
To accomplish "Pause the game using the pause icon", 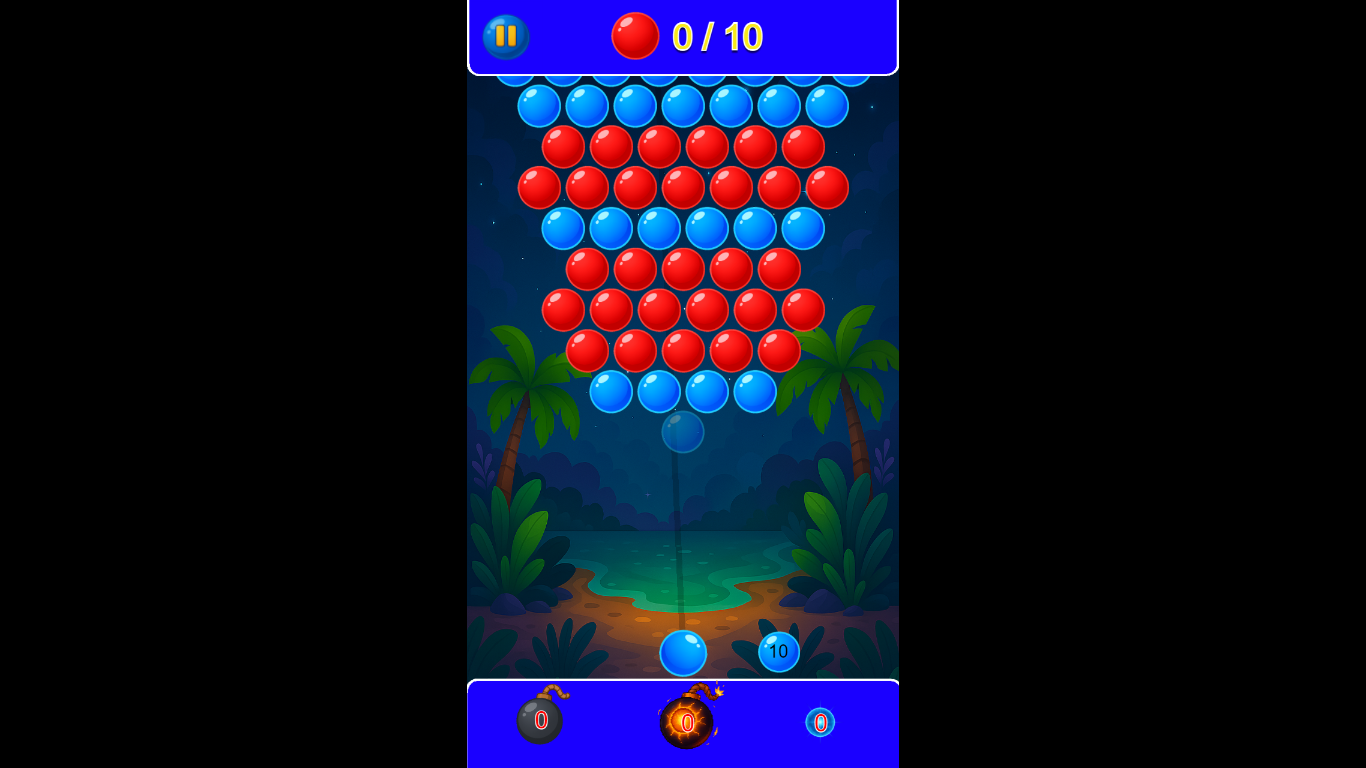I will pyautogui.click(x=504, y=37).
